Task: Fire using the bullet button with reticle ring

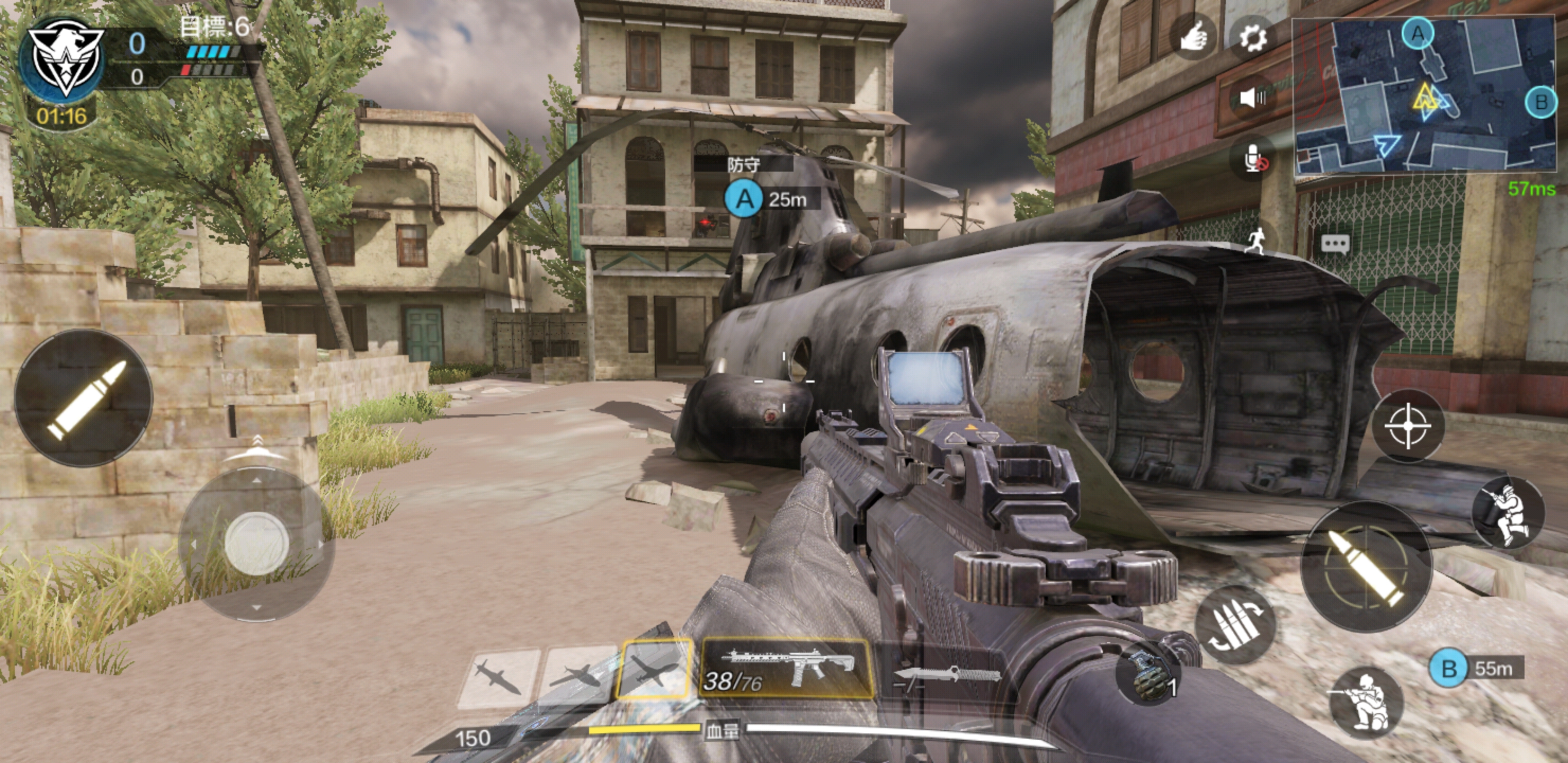Action: (x=1365, y=567)
